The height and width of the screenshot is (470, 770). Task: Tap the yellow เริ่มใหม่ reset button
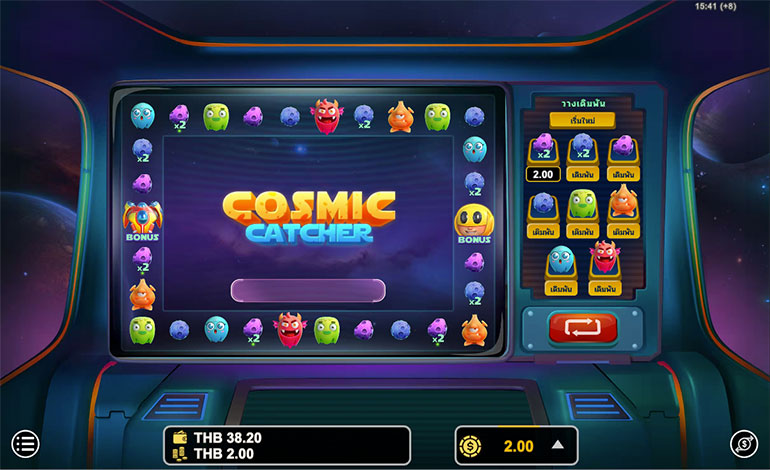(x=582, y=121)
